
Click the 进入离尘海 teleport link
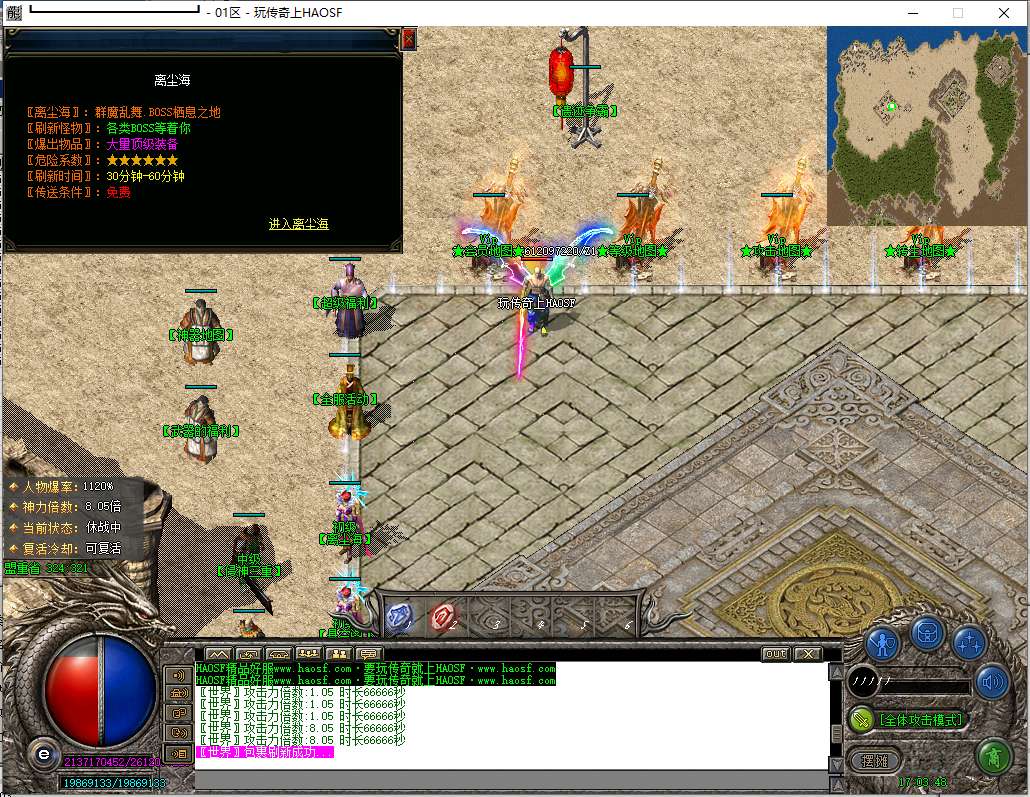(x=298, y=224)
